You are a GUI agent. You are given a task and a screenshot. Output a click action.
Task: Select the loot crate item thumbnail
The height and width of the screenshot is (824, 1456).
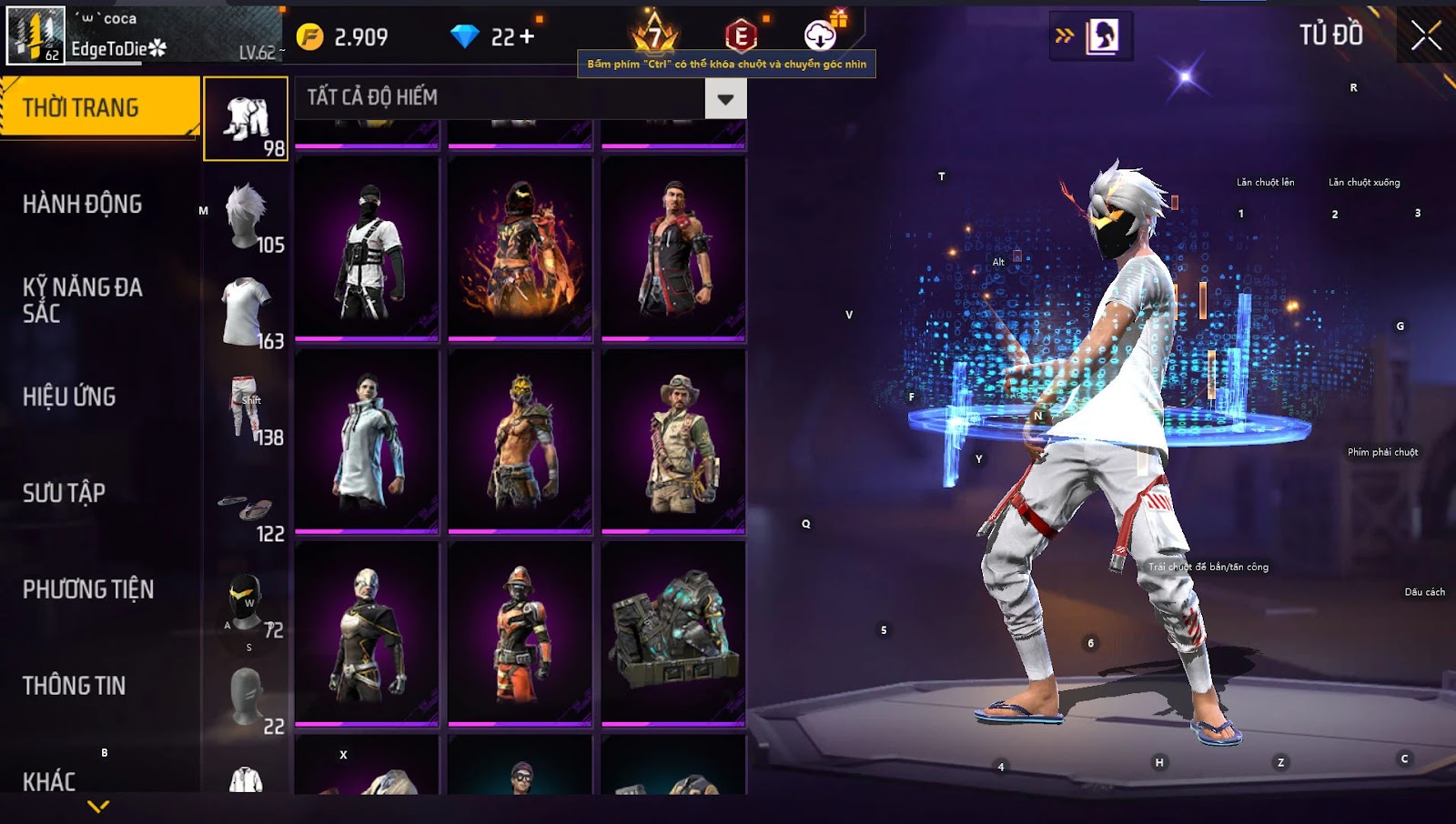click(673, 635)
